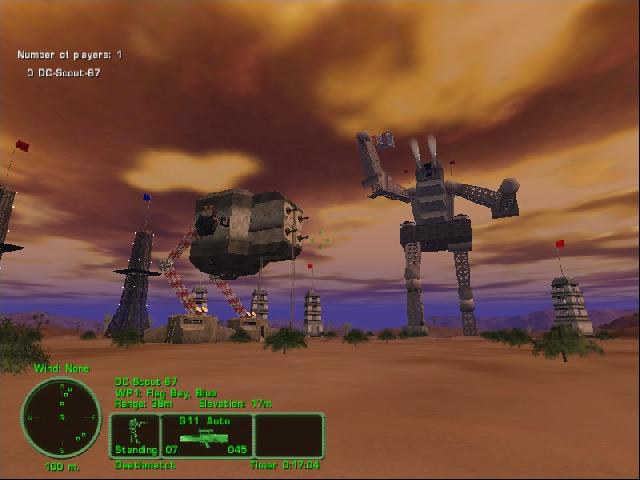Select the Standing stance soldier icon
The image size is (640, 480).
(x=135, y=435)
